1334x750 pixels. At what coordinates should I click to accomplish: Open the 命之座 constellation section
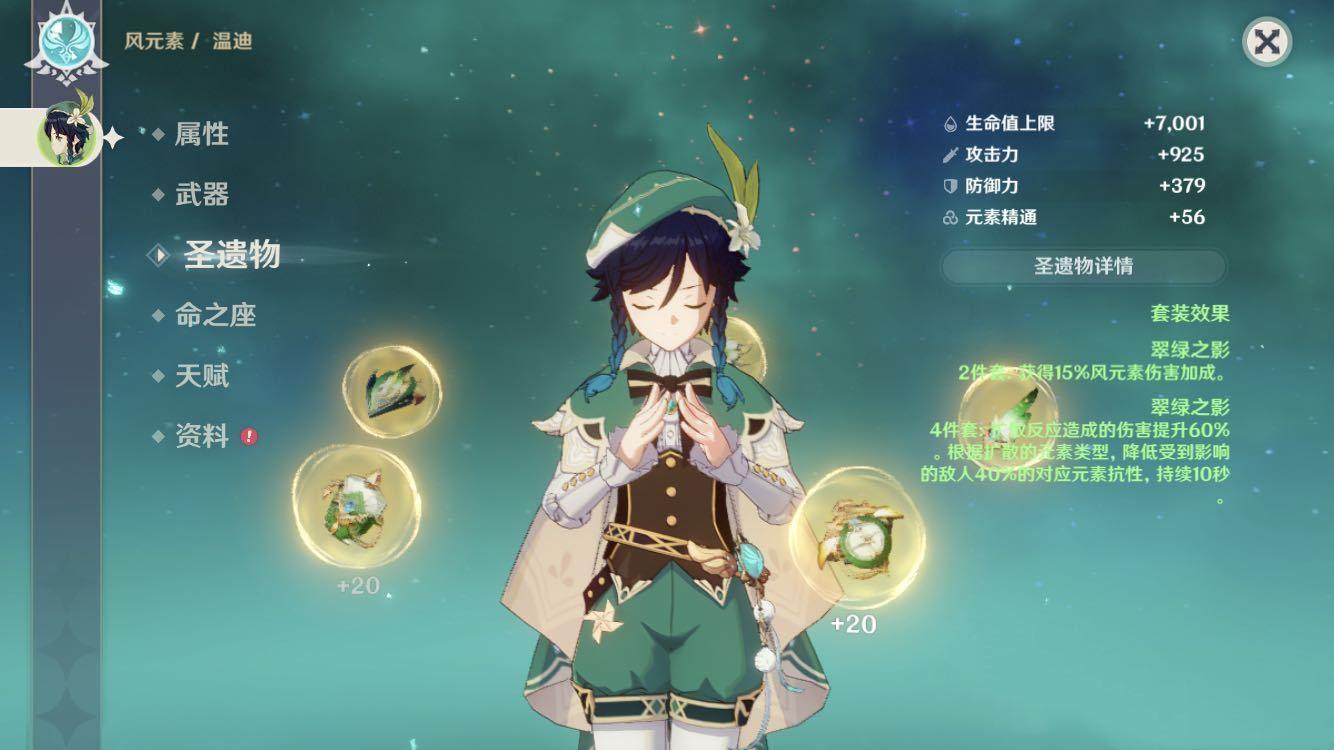[215, 316]
